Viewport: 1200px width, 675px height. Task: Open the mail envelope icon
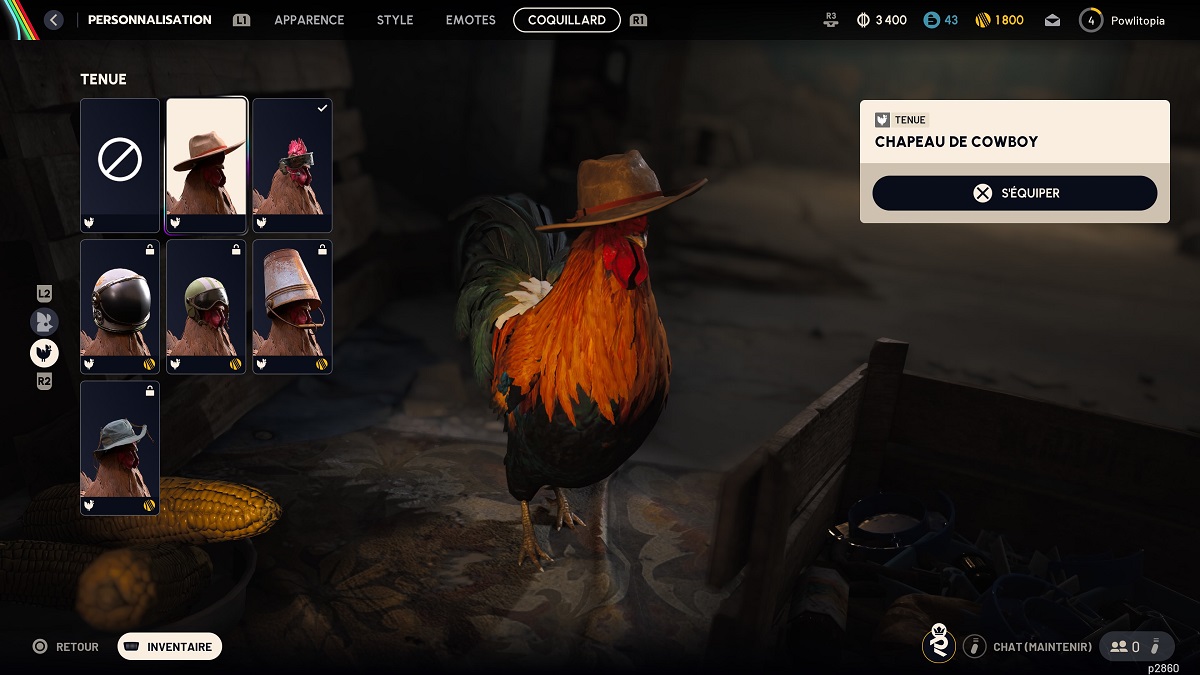click(x=1052, y=20)
